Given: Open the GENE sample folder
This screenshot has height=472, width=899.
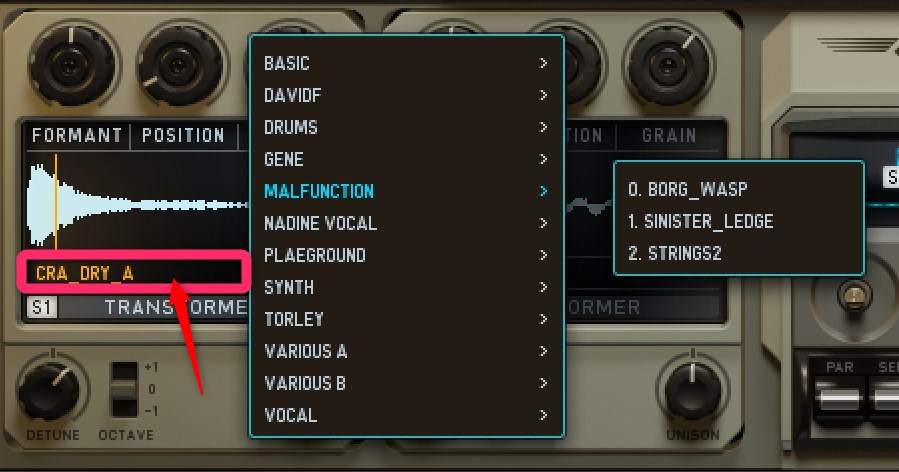Looking at the screenshot, I should 284,159.
